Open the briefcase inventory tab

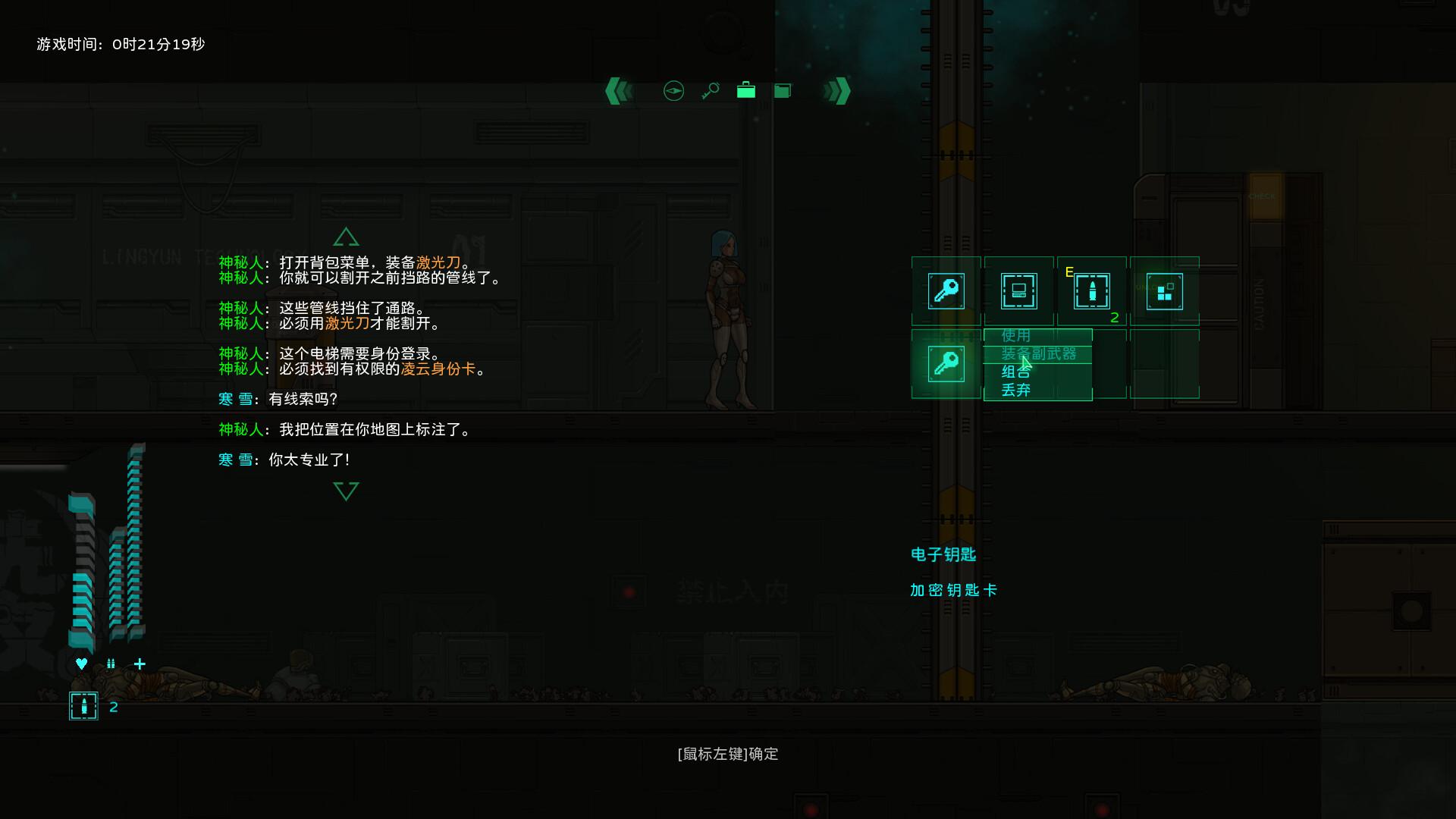click(746, 91)
